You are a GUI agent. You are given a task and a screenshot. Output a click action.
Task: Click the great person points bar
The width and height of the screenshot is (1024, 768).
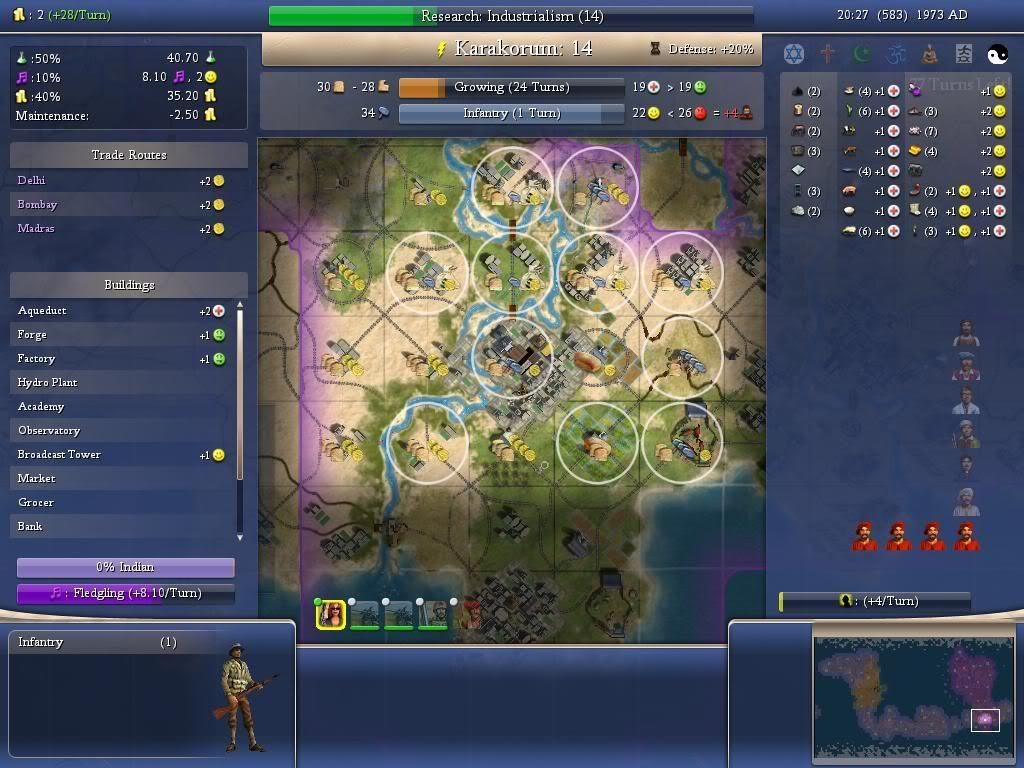pyautogui.click(x=875, y=601)
